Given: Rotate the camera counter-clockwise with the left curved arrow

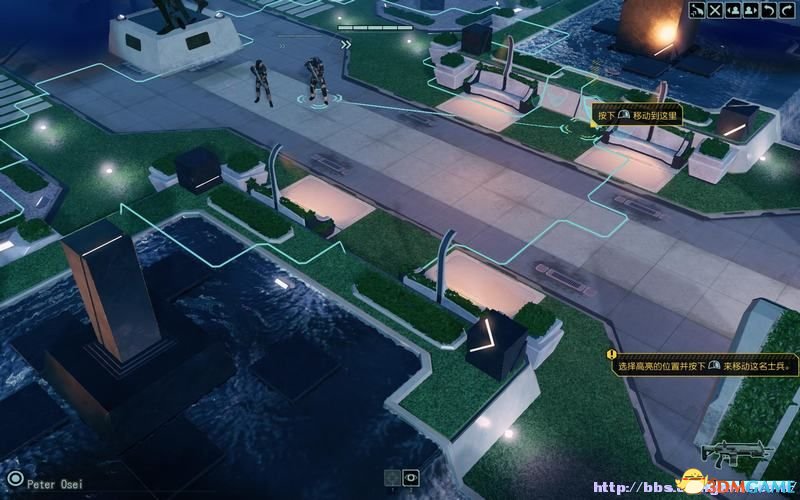Looking at the screenshot, I should click(x=768, y=10).
